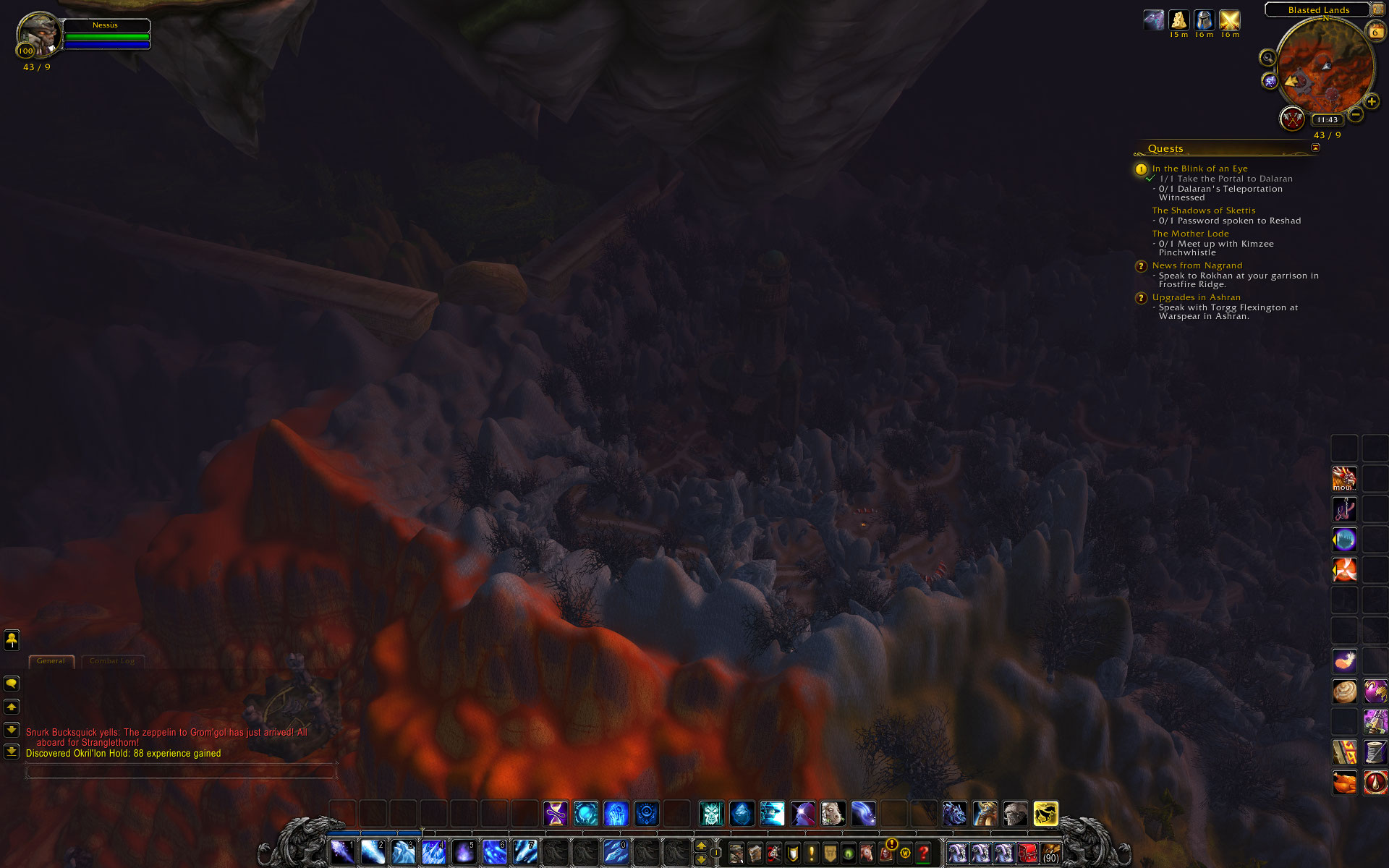Switch to the Combat Log chat tab
The image size is (1389, 868).
pos(112,661)
